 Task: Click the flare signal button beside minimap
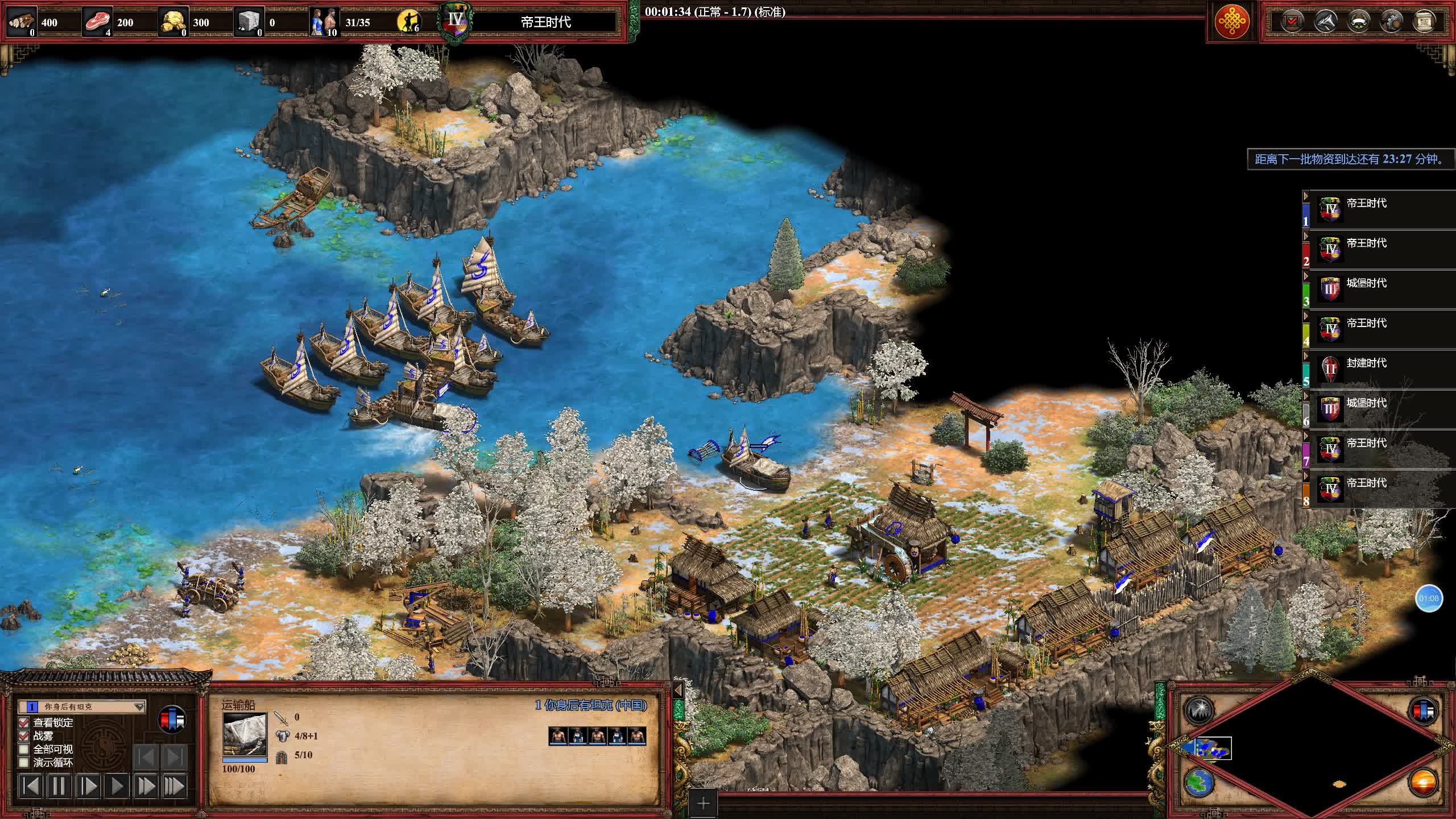1198,710
